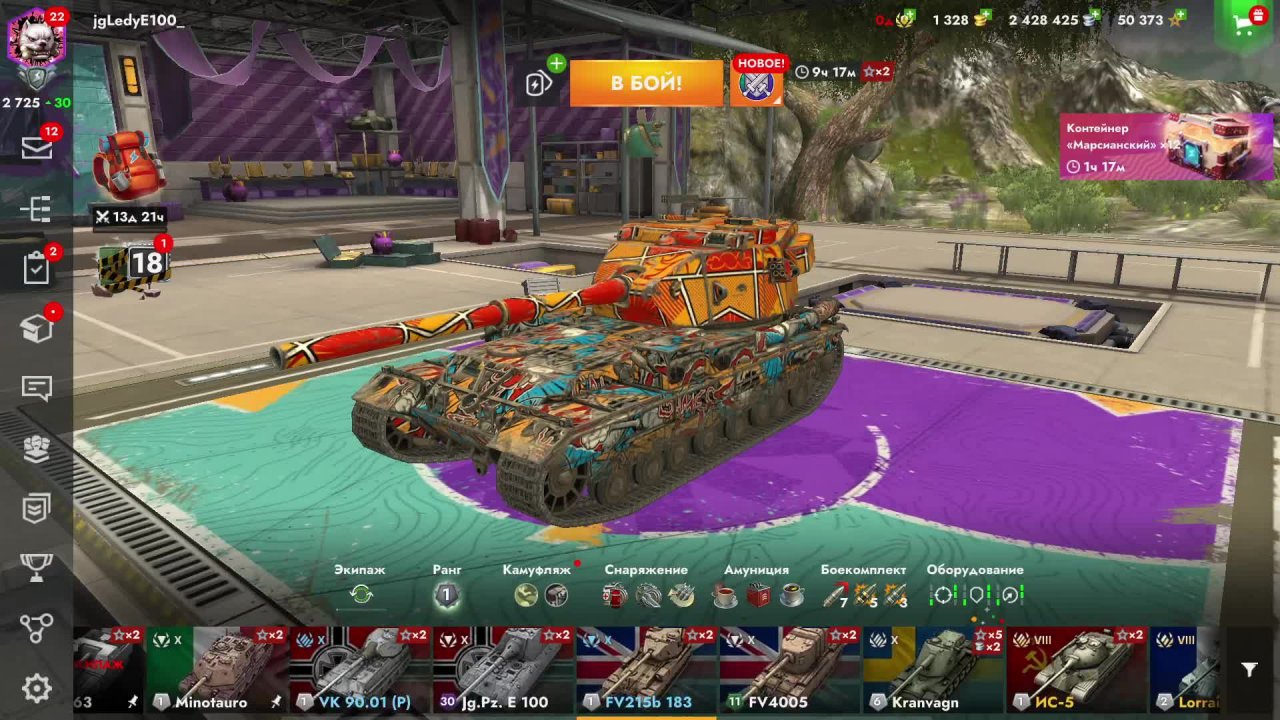Choose the ИС-5 tank in carousel
1280x720 pixels.
[1076, 669]
